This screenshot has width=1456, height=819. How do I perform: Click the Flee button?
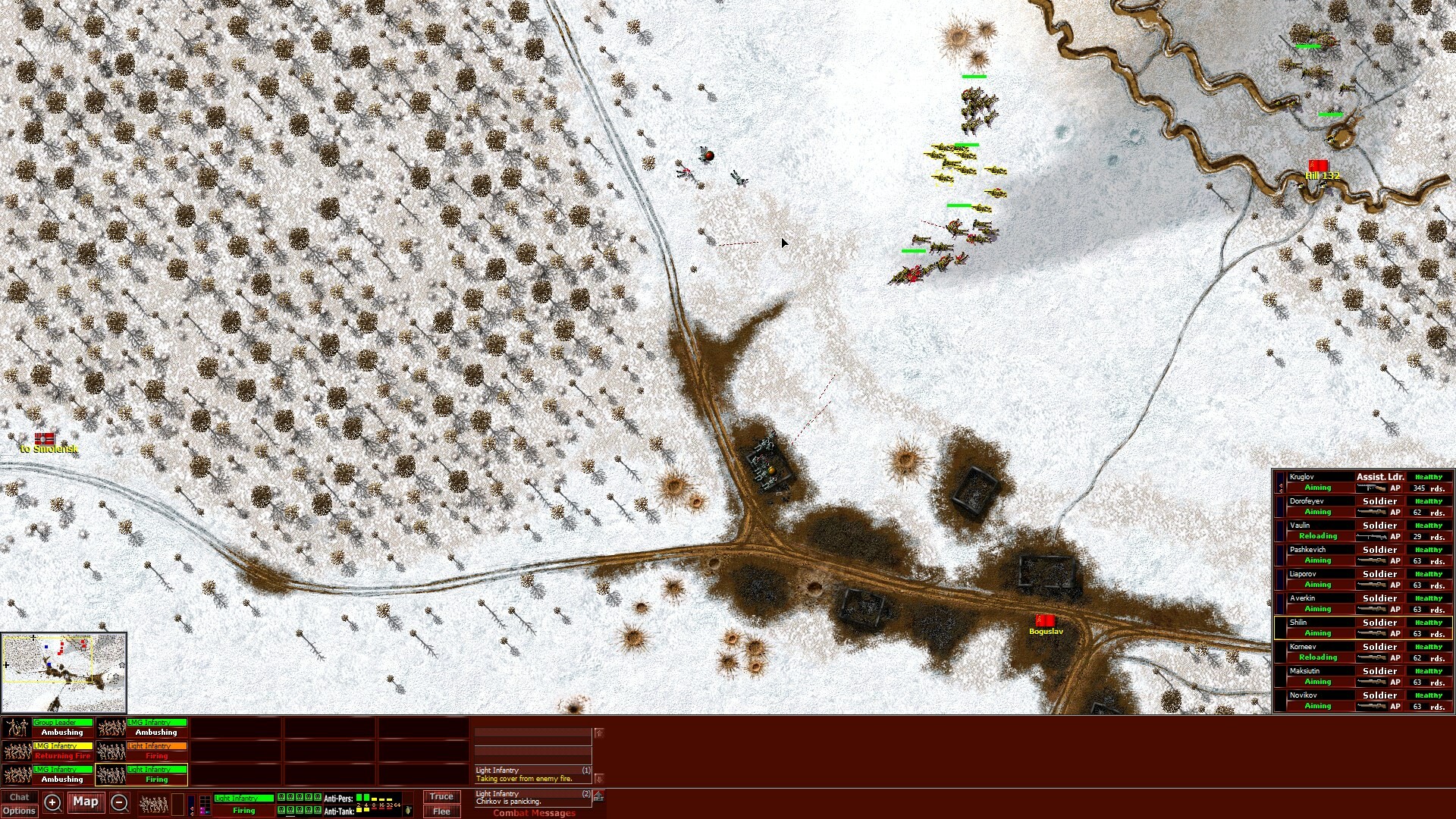tap(441, 811)
